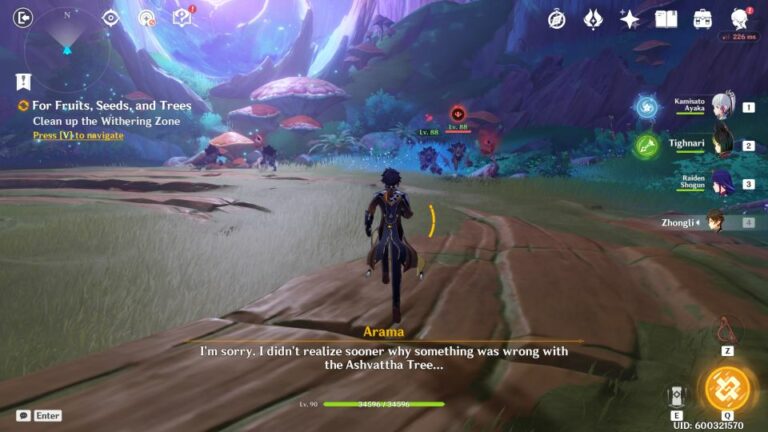Open the Paimon menu door icon
Screen dimensions: 768x432
pos(24,17)
